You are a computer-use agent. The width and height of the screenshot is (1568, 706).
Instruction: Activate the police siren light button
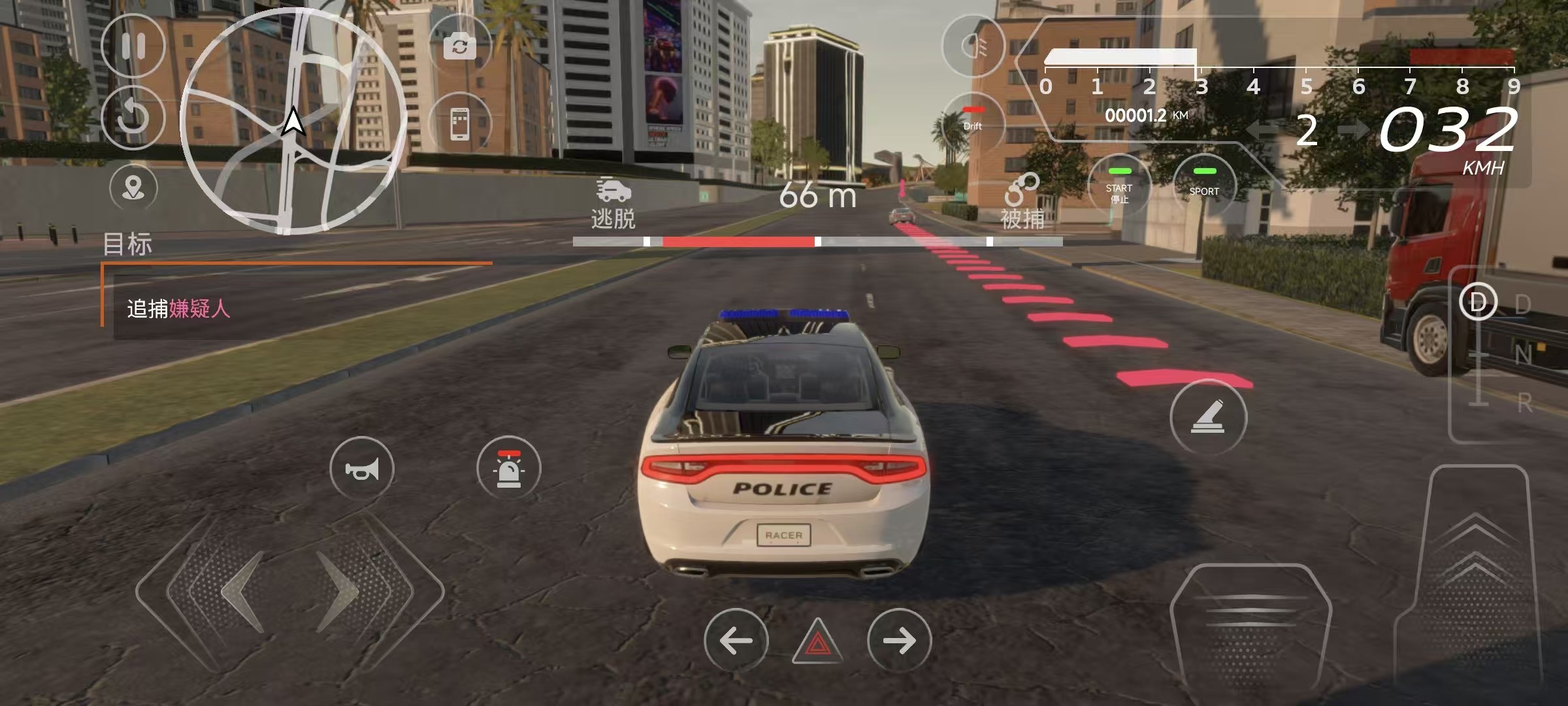509,469
